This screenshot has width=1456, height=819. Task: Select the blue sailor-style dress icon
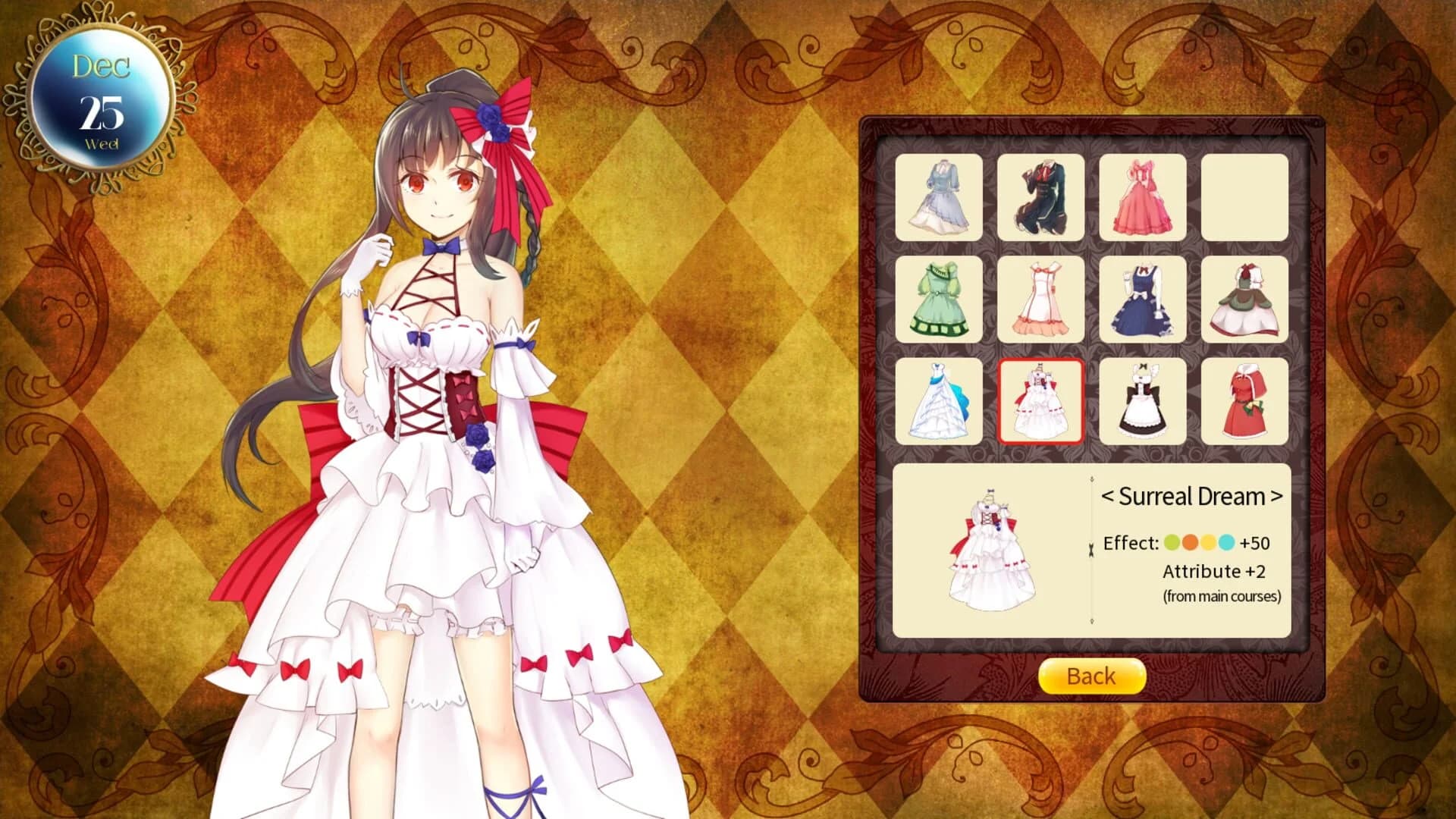point(1143,298)
